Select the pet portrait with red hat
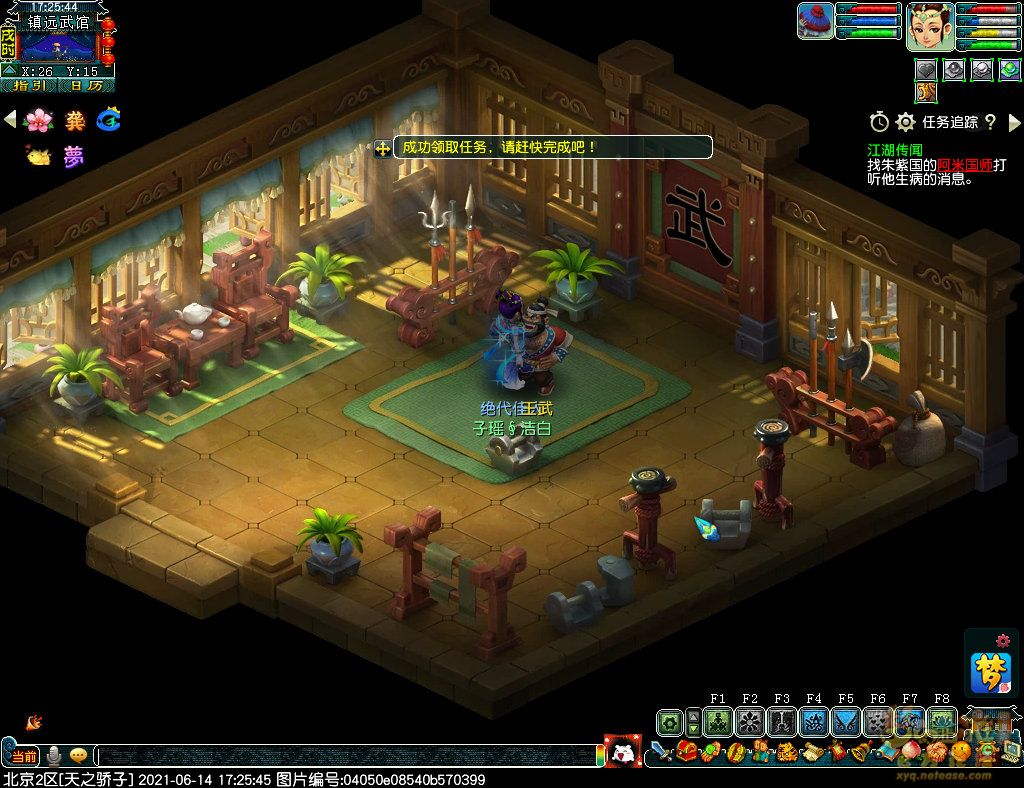1024x788 pixels. coord(816,21)
